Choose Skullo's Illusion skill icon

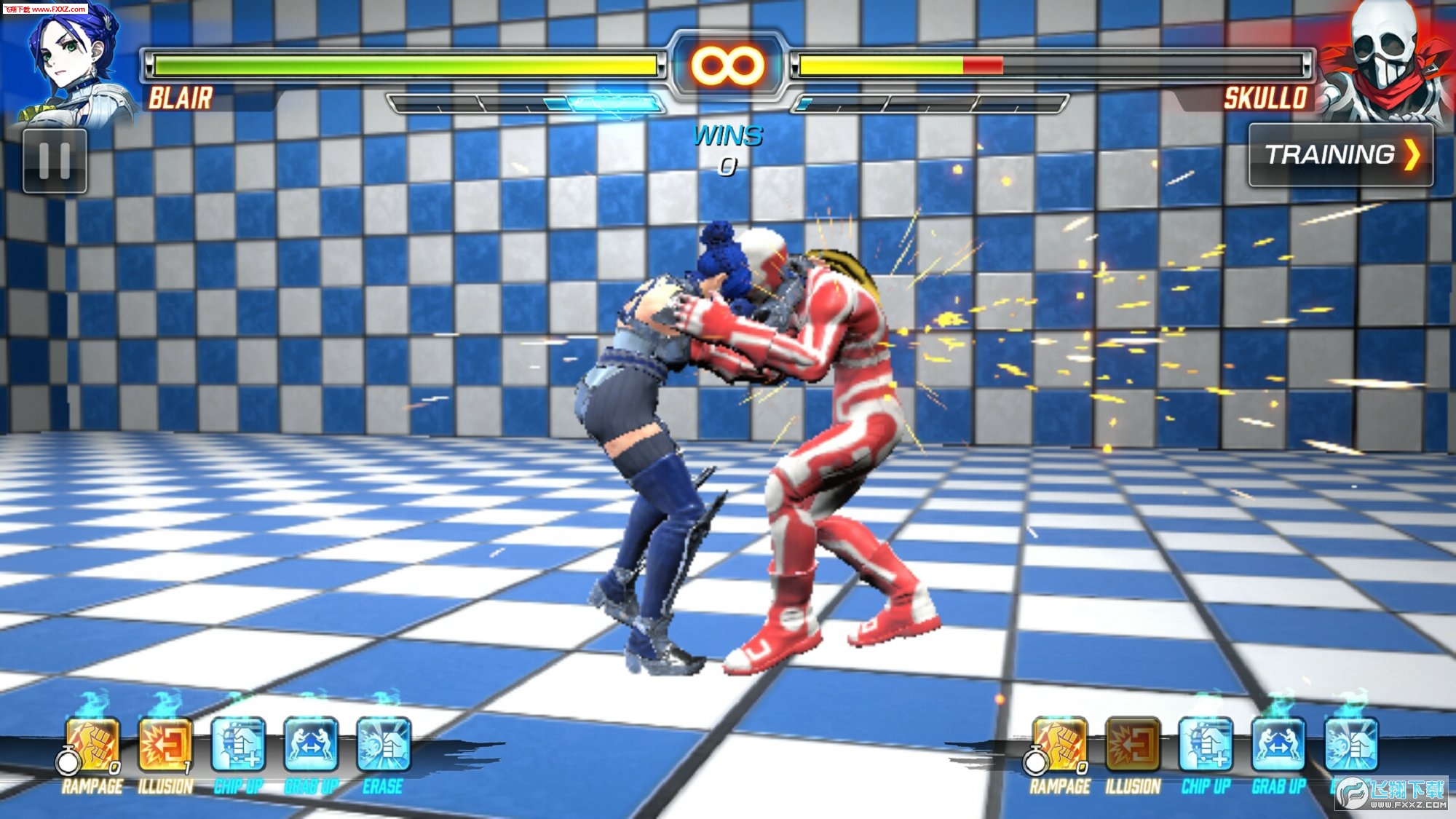click(1133, 744)
